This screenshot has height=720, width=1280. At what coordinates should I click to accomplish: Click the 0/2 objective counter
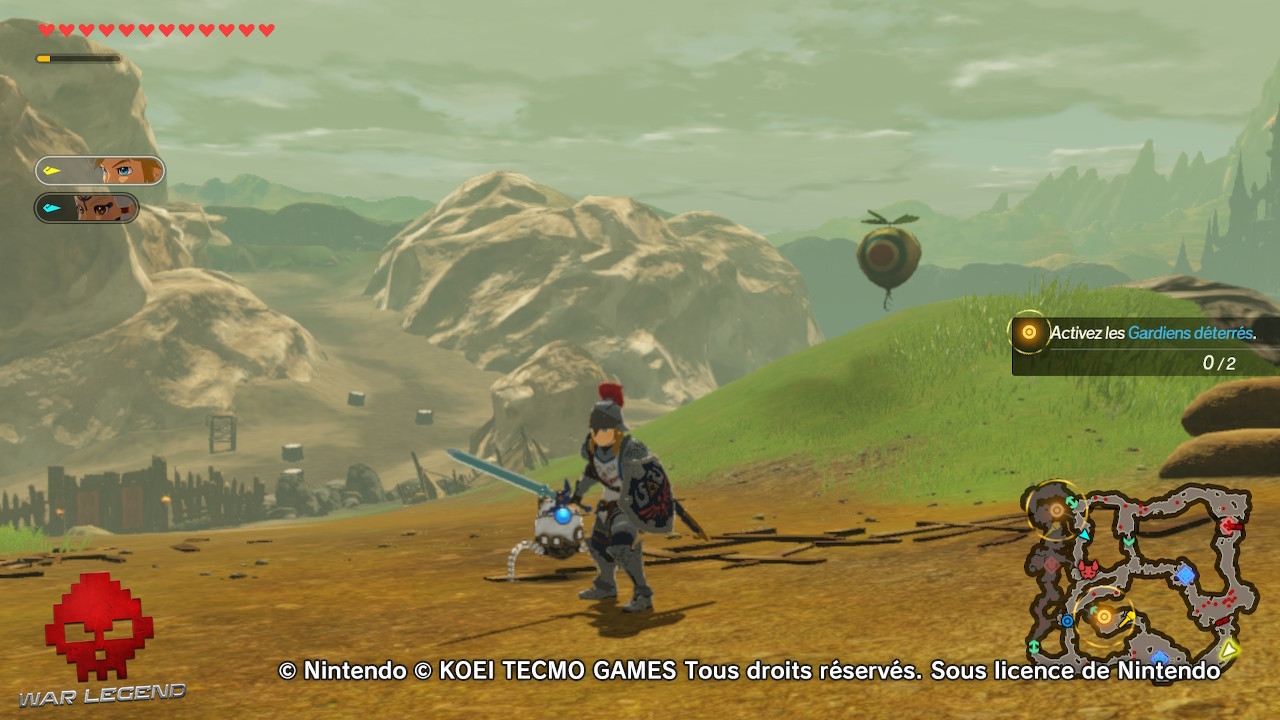point(1221,365)
